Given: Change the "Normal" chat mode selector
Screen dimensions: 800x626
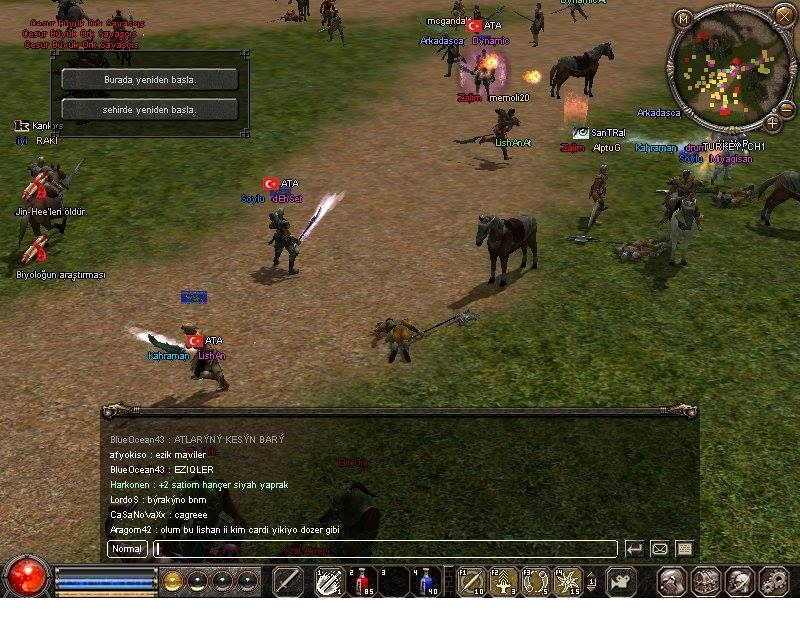Looking at the screenshot, I should (x=127, y=548).
